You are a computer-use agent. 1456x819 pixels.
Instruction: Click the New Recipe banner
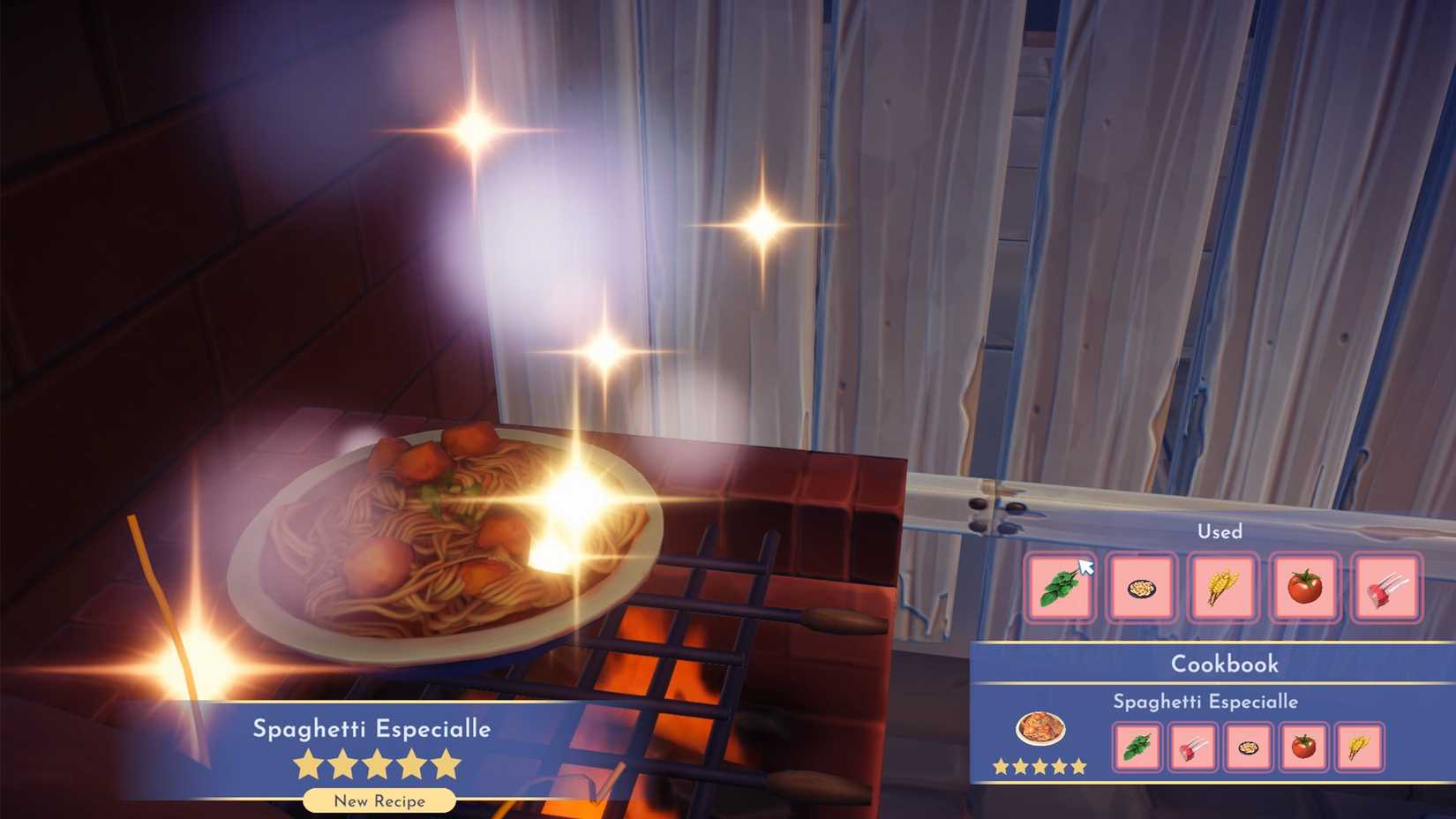tap(379, 800)
